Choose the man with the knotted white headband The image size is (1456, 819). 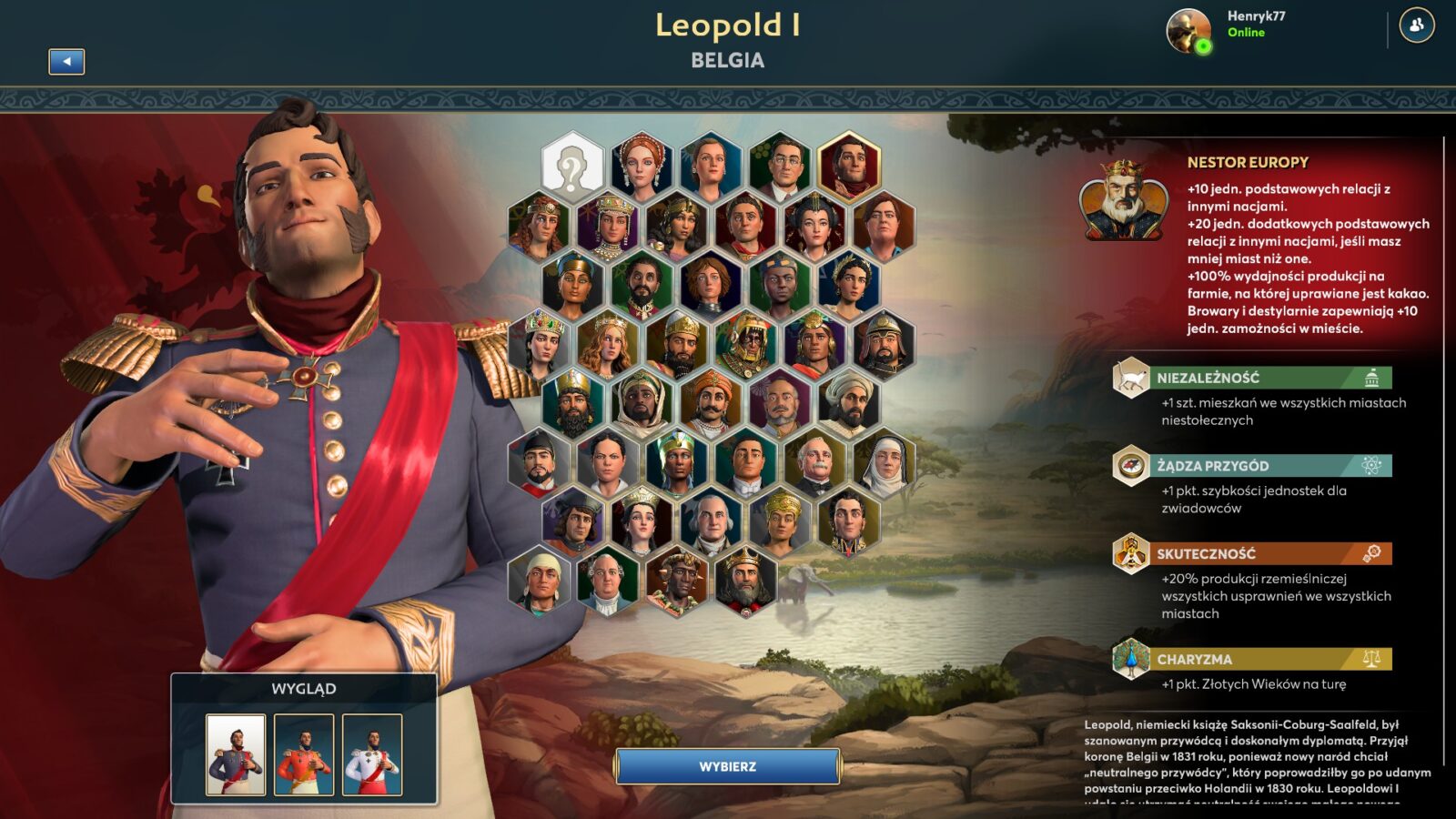tap(540, 581)
